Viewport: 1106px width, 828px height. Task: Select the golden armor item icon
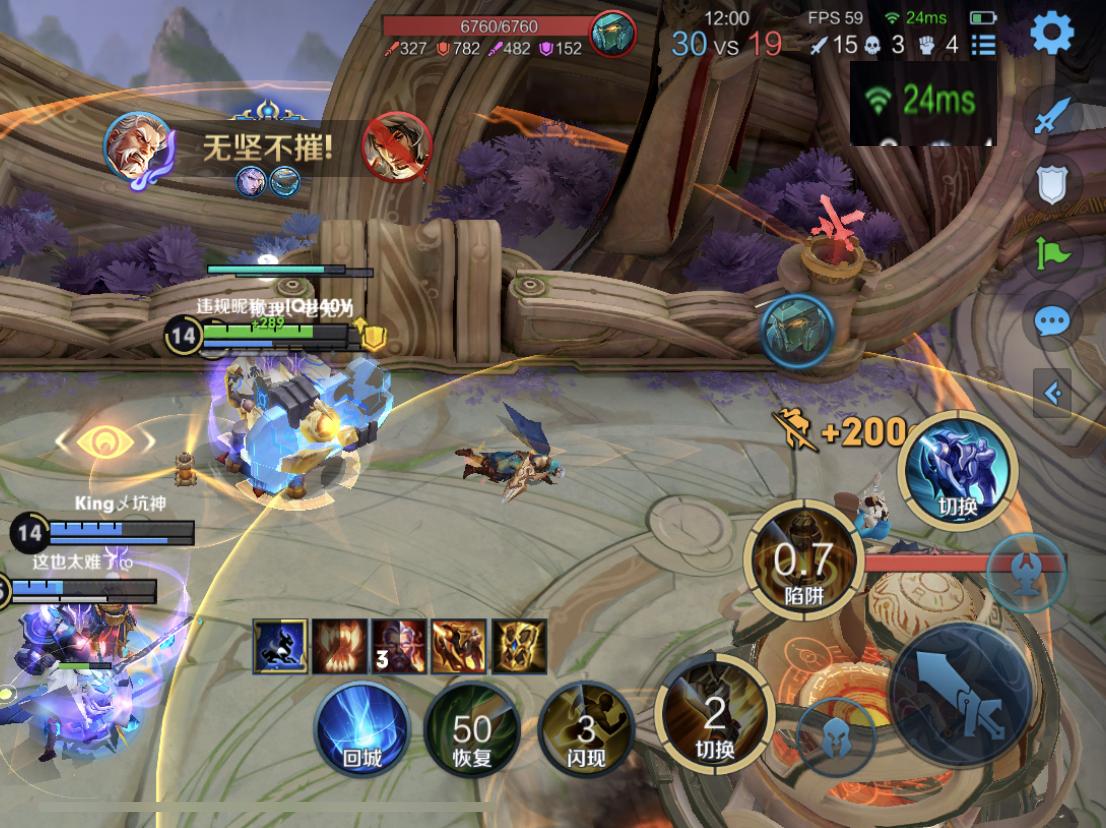coord(519,646)
